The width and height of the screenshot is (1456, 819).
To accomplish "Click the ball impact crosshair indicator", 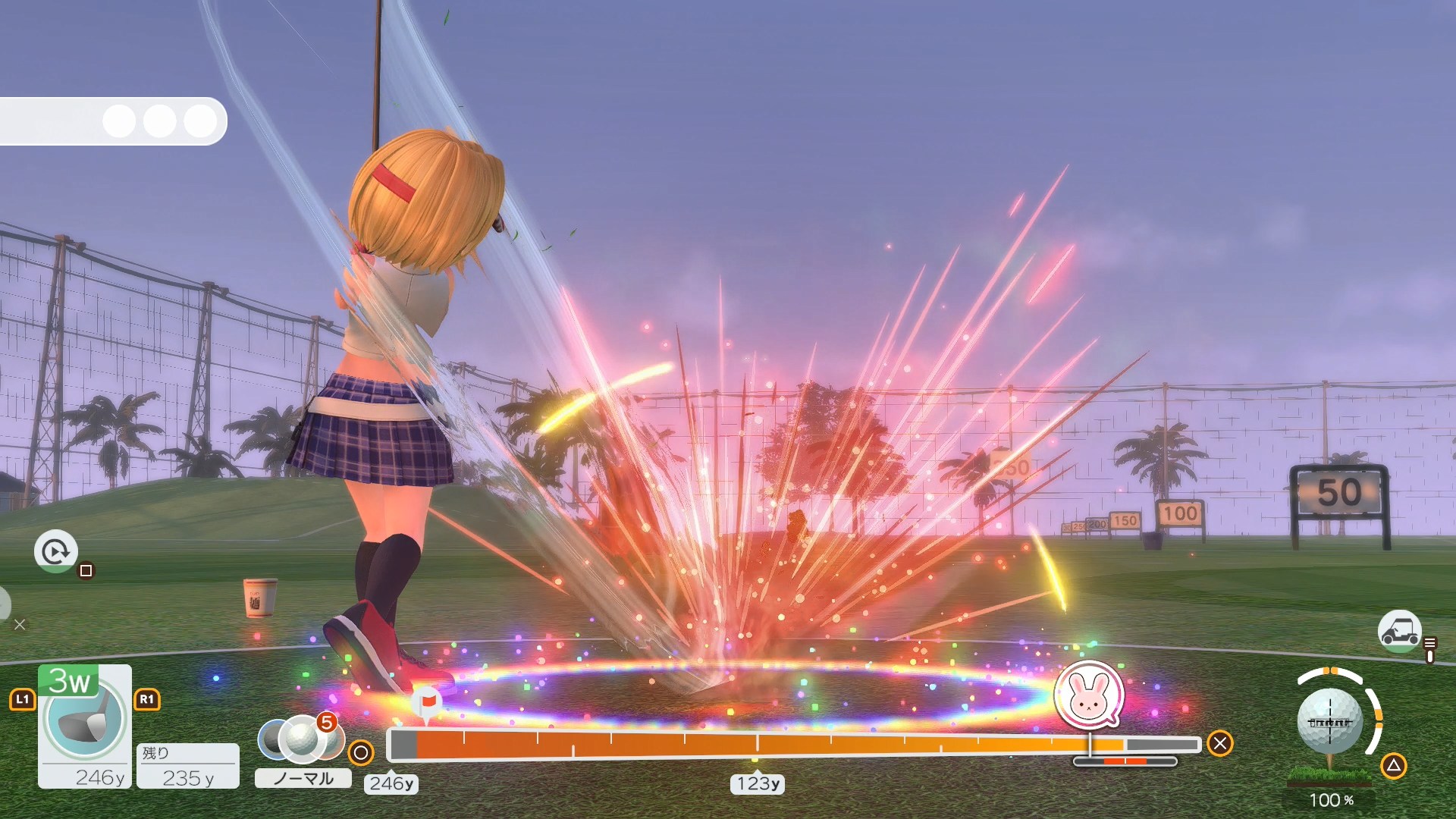I will click(1332, 720).
